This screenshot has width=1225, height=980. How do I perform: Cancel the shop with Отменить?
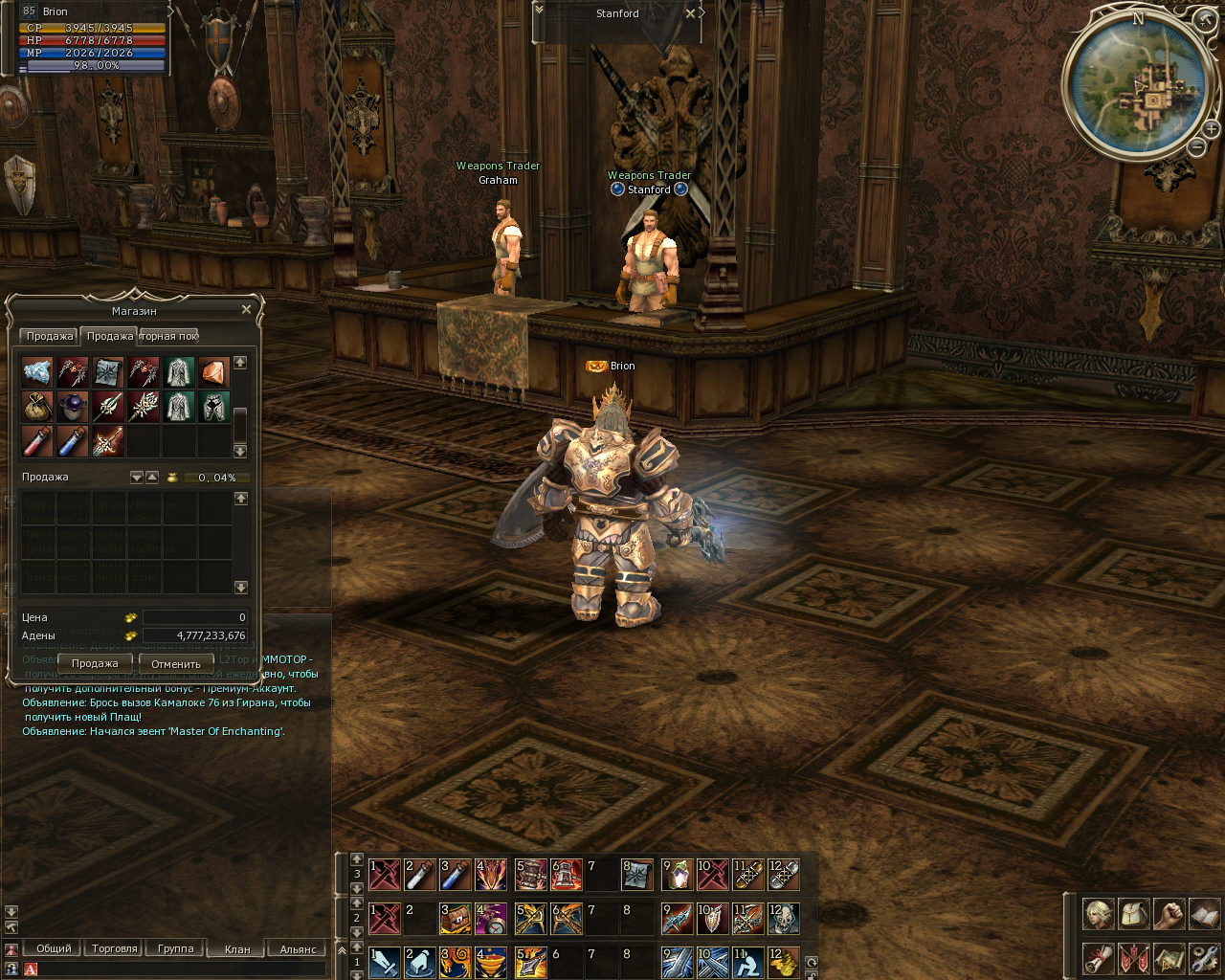(x=176, y=663)
